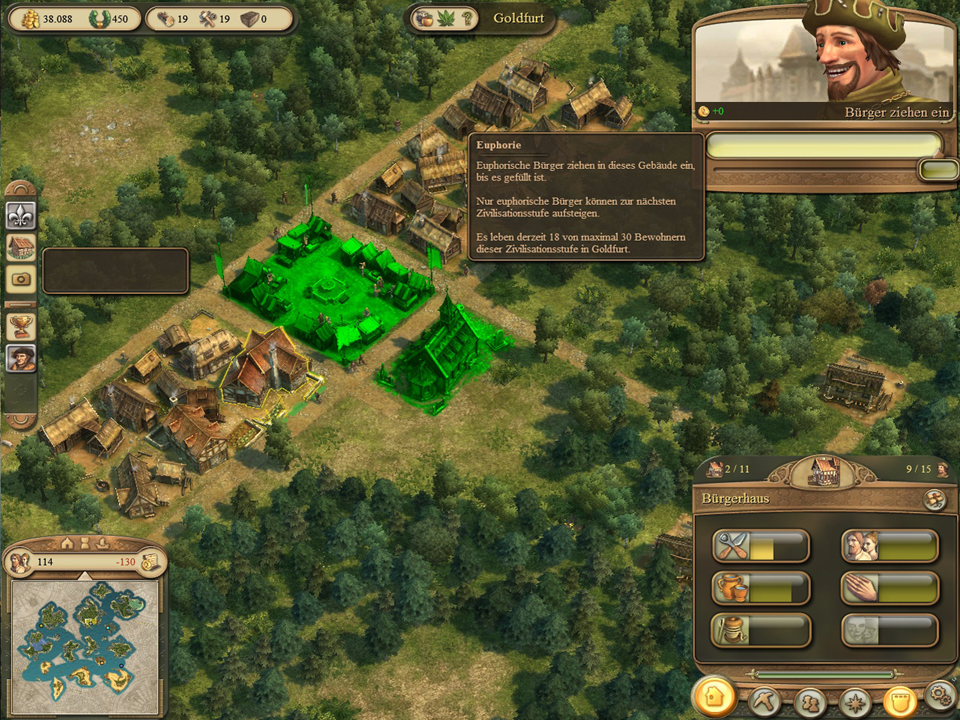Click the Goldfurt city name banner
The height and width of the screenshot is (720, 960).
pyautogui.click(x=518, y=19)
